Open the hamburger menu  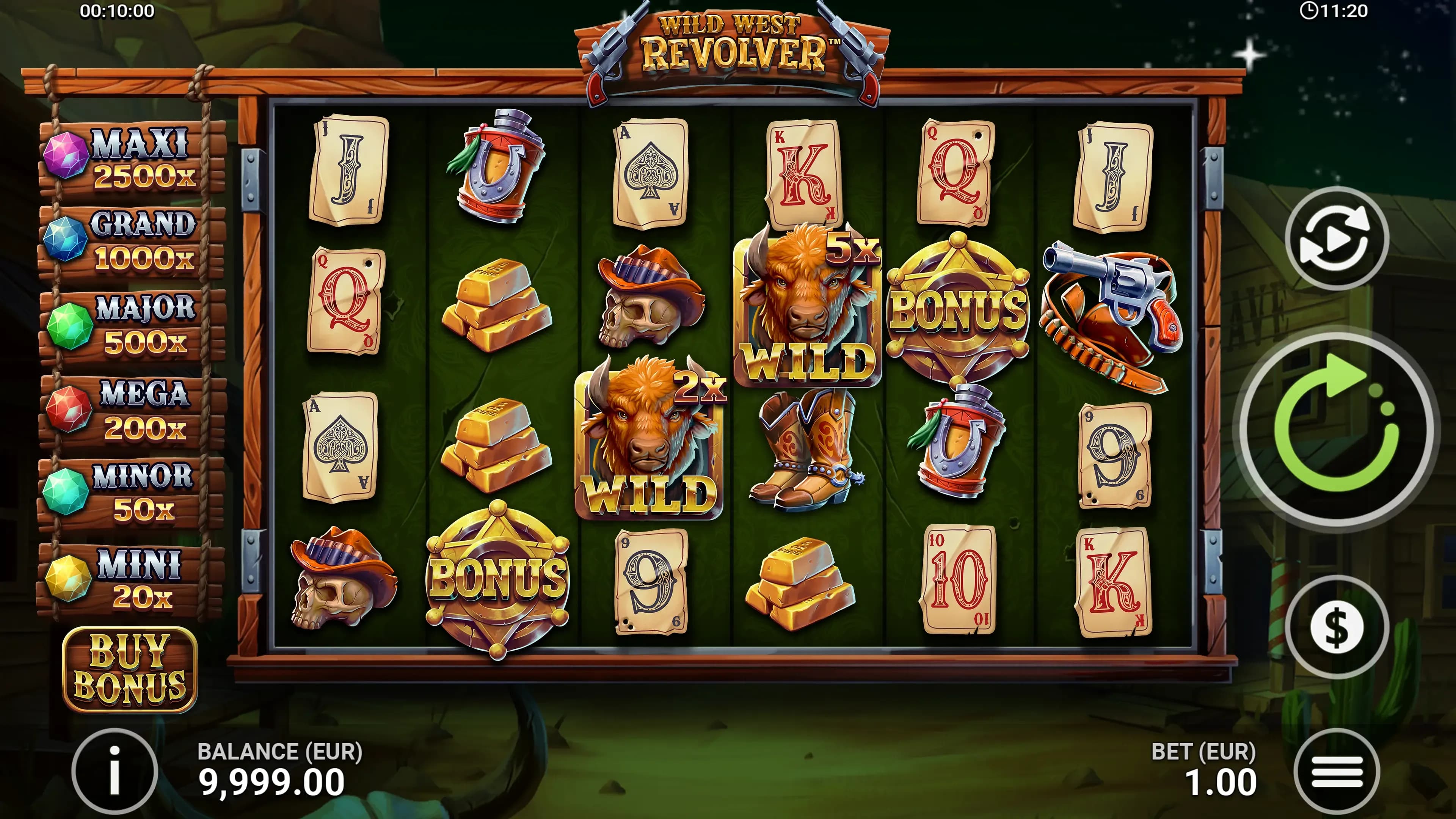[1336, 772]
